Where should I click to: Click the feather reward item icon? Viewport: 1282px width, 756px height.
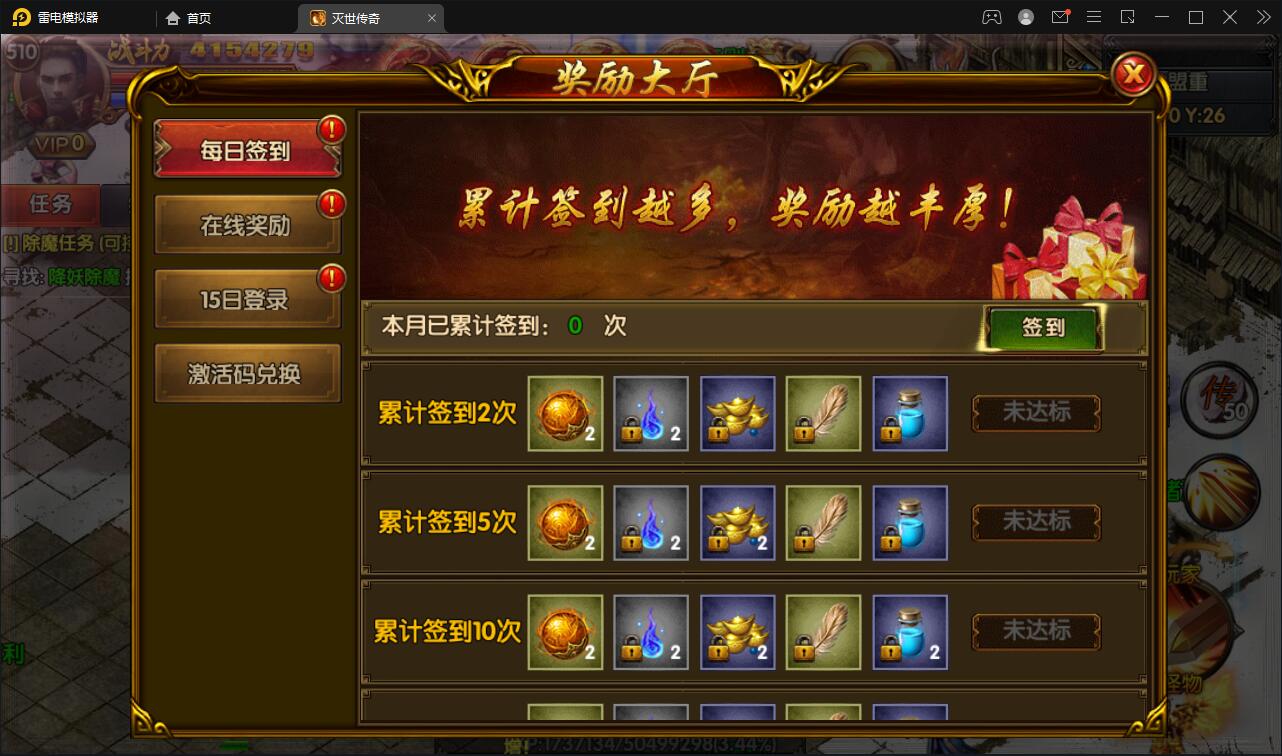823,413
